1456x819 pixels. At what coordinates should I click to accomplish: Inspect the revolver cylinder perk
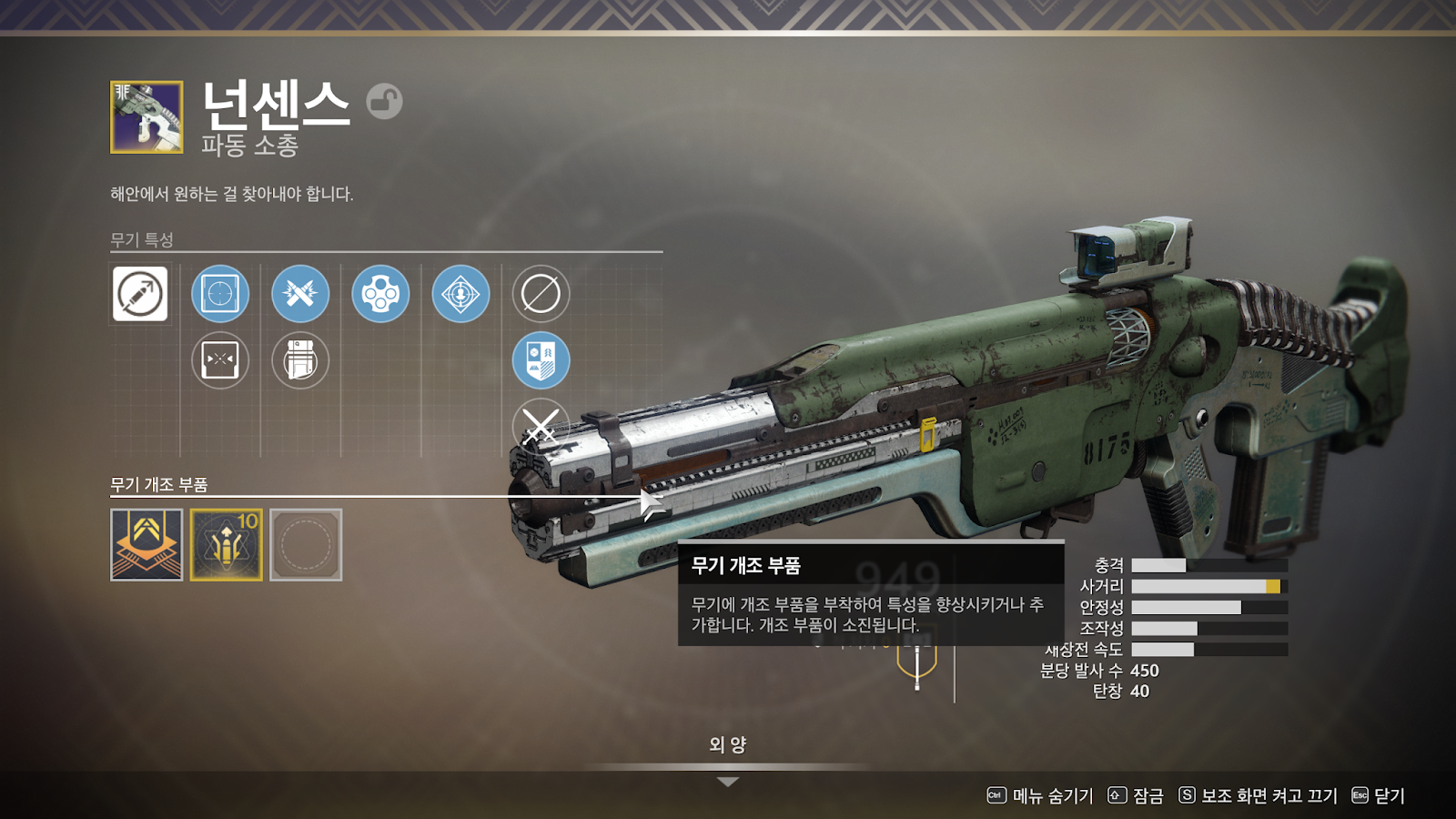(x=380, y=294)
